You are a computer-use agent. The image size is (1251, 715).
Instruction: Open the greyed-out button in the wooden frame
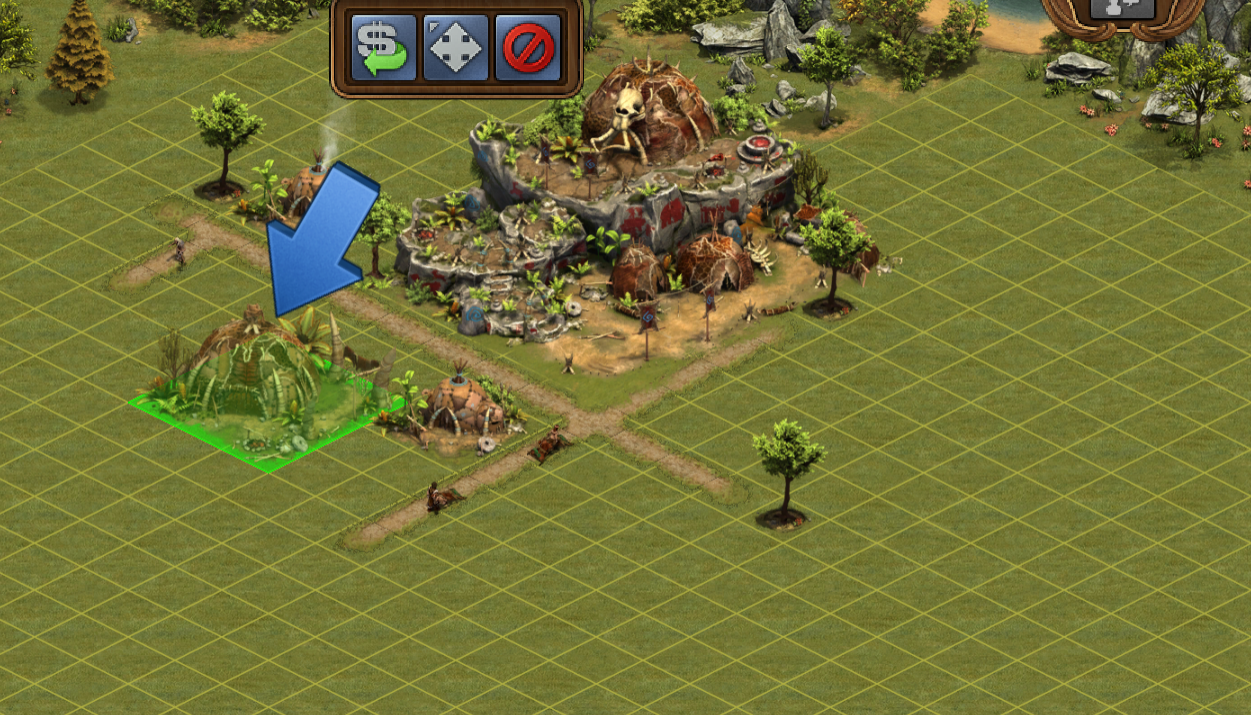tap(1122, 9)
